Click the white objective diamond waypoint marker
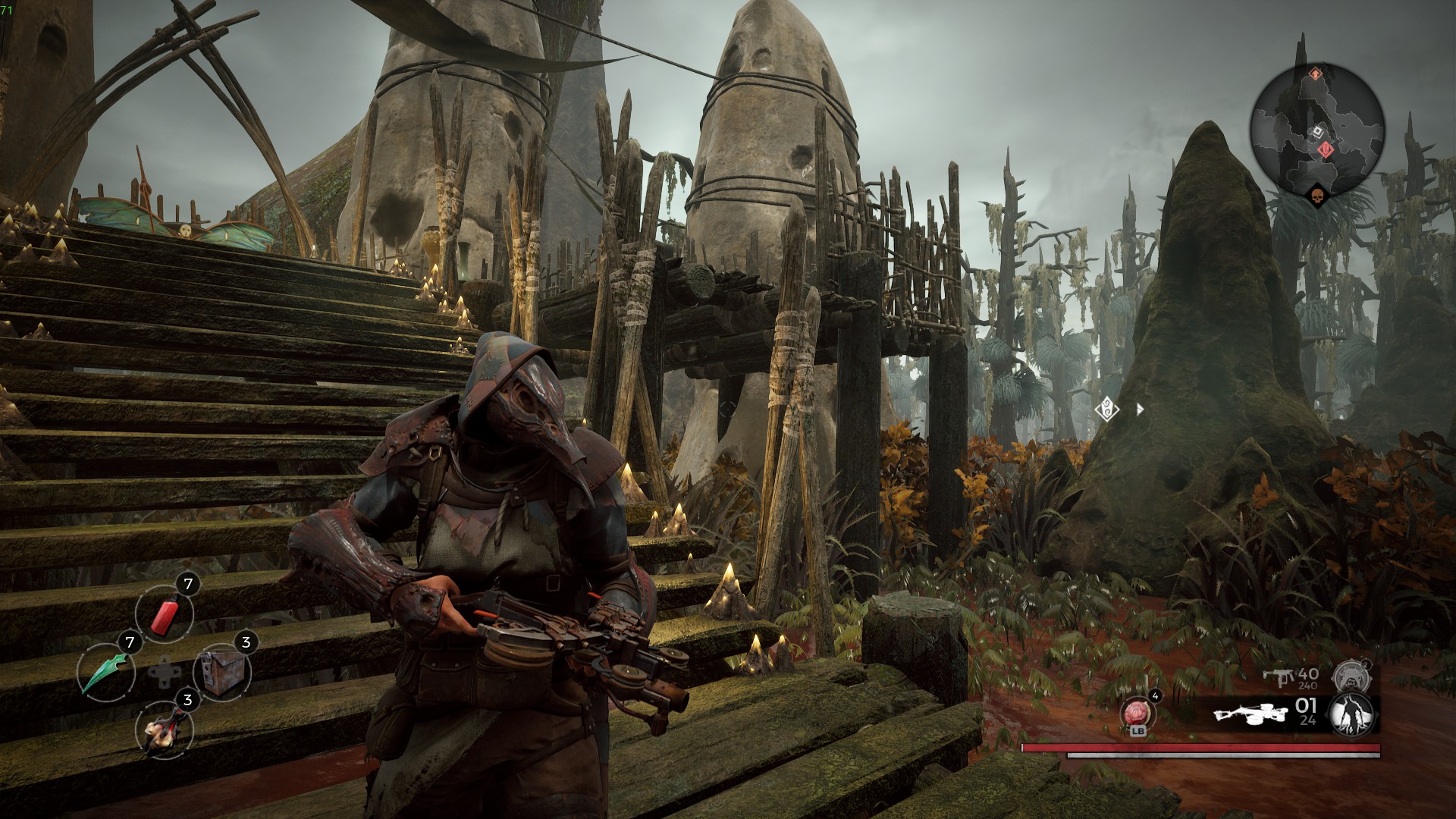This screenshot has width=1456, height=819. click(x=1108, y=410)
